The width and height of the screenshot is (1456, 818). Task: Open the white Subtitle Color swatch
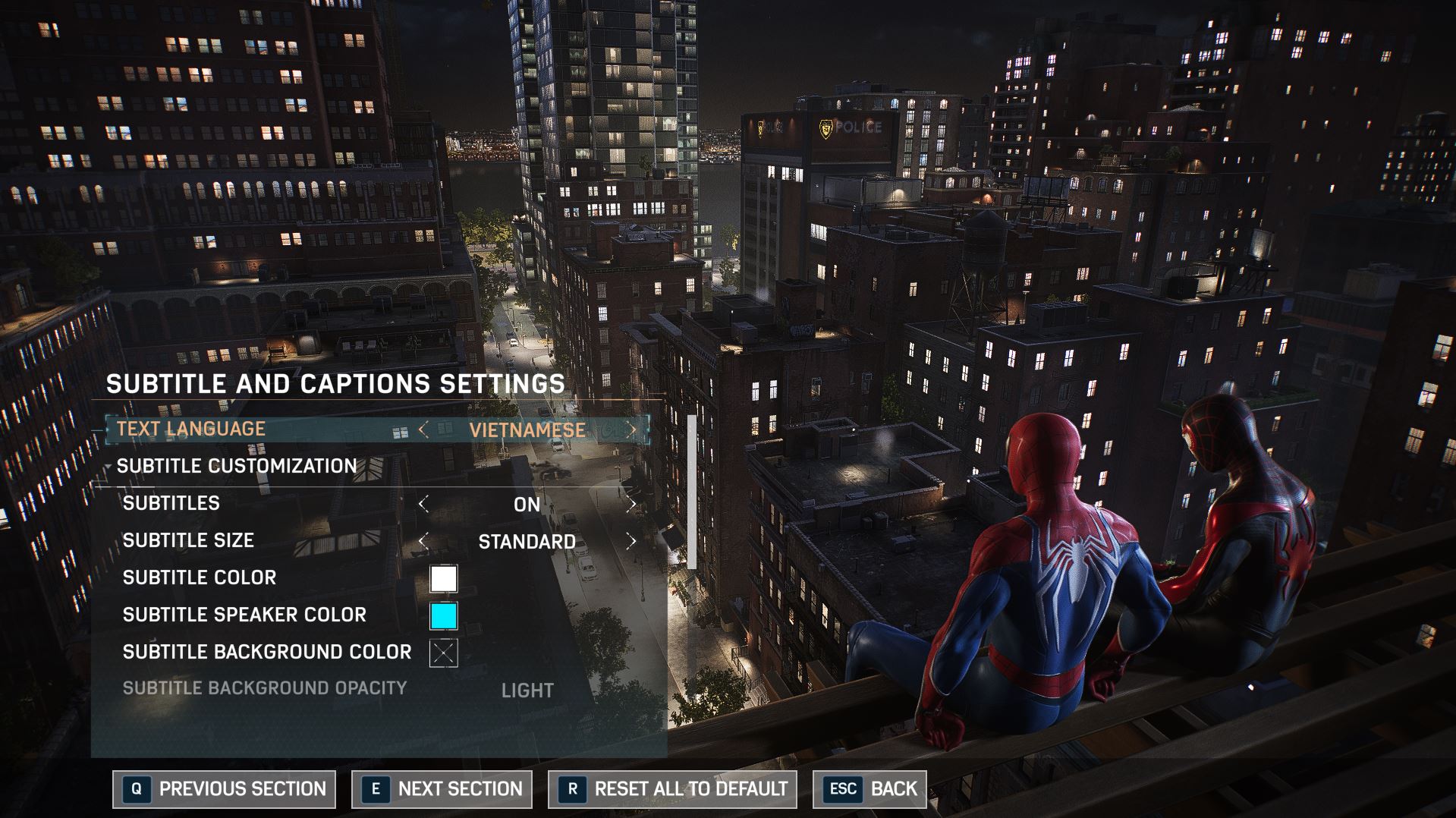tap(444, 579)
